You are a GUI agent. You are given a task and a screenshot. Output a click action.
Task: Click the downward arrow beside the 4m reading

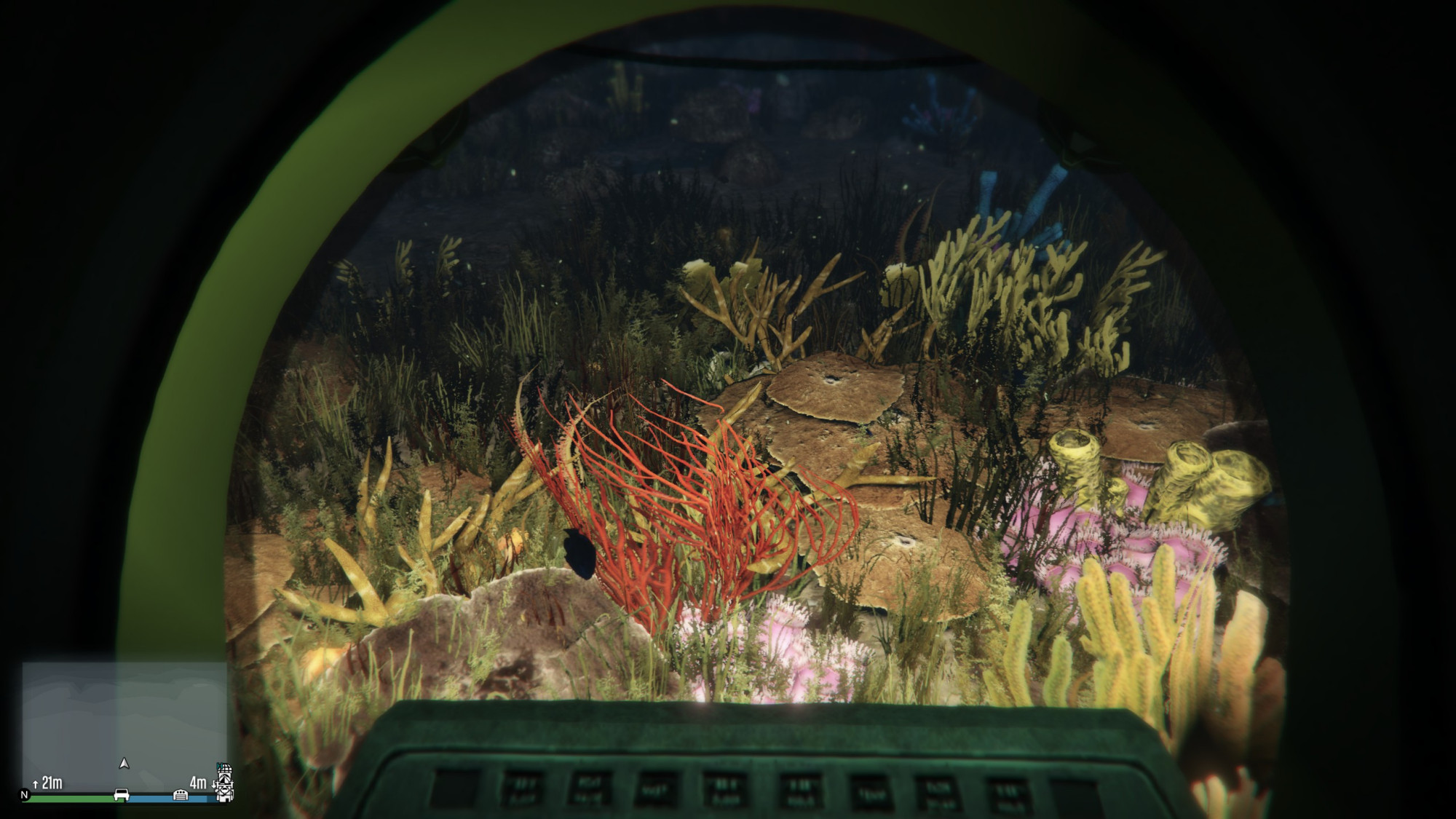pos(213,784)
